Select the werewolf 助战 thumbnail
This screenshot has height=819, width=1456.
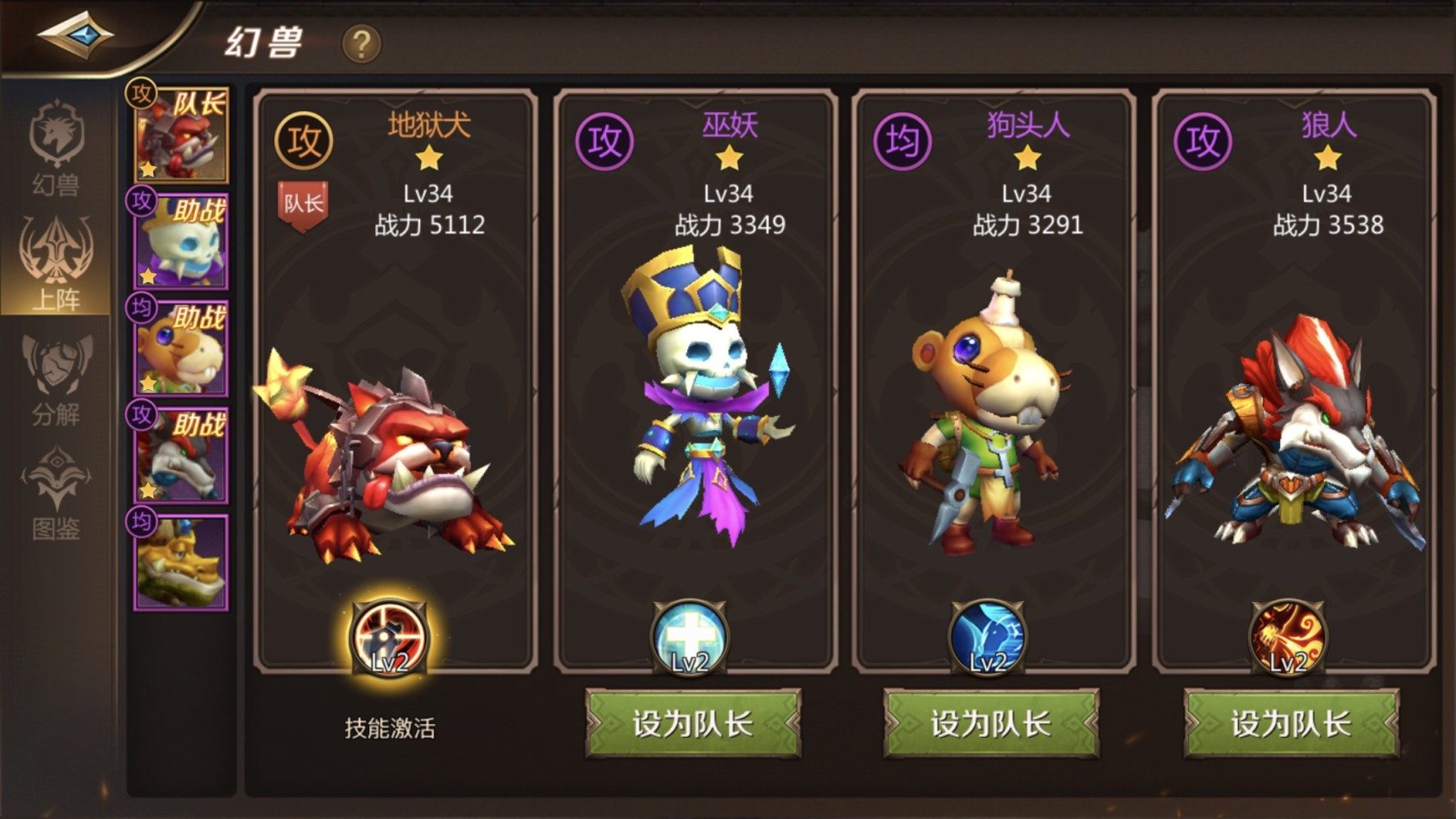[181, 455]
